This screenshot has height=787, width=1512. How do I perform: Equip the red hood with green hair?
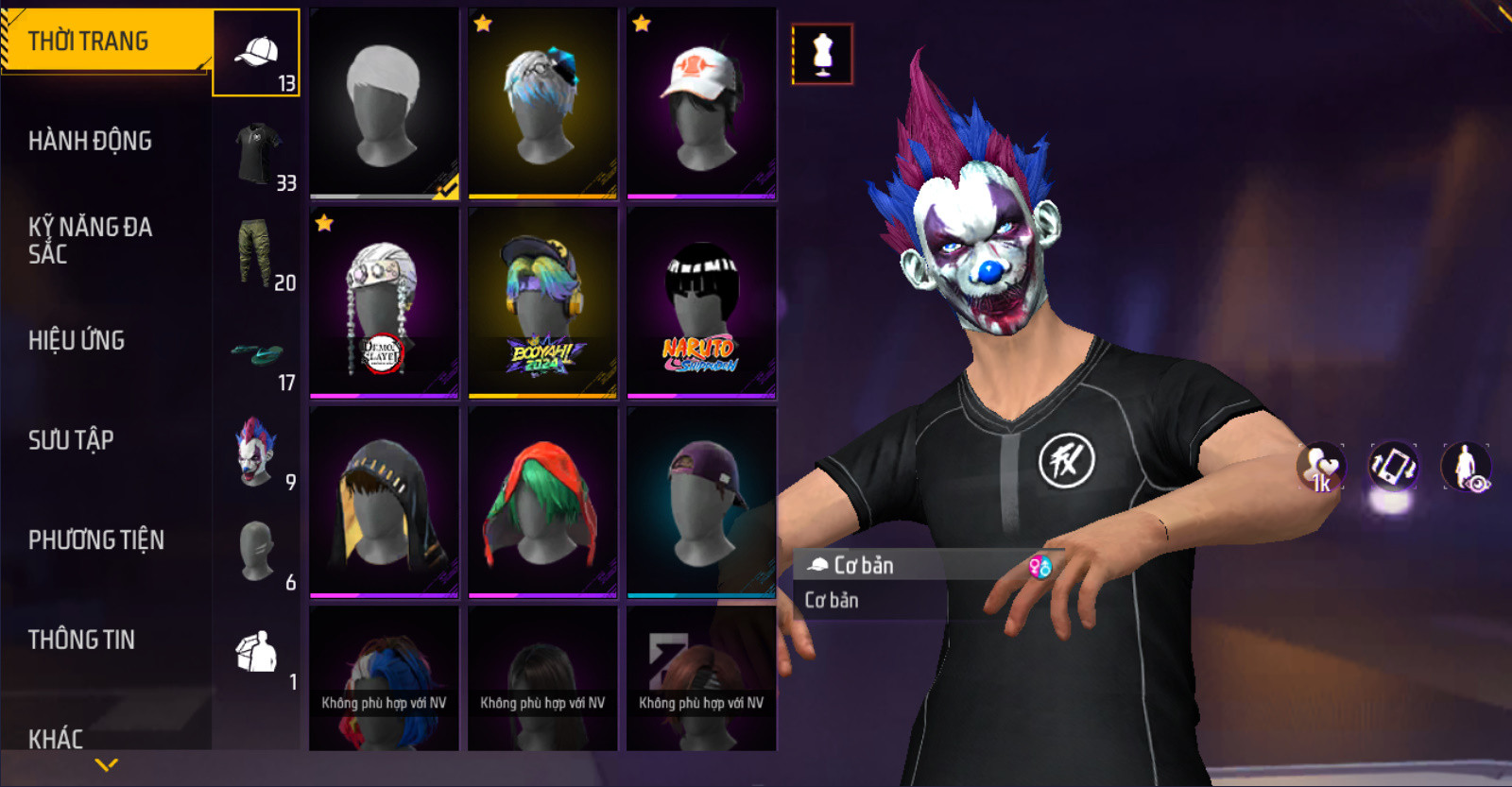click(x=542, y=502)
